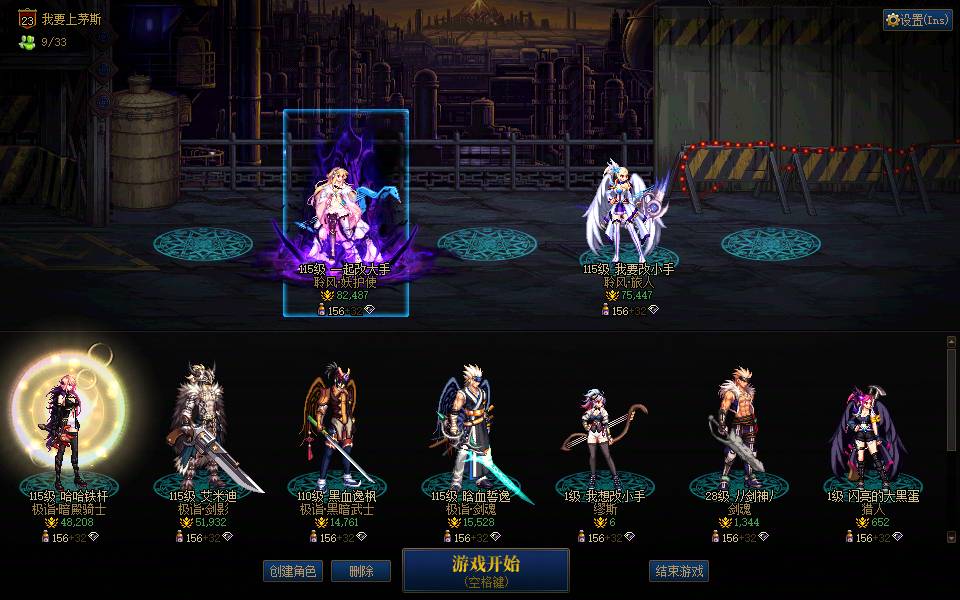This screenshot has height=600, width=960.
Task: Click the 删除 delete character button
Action: [x=361, y=571]
